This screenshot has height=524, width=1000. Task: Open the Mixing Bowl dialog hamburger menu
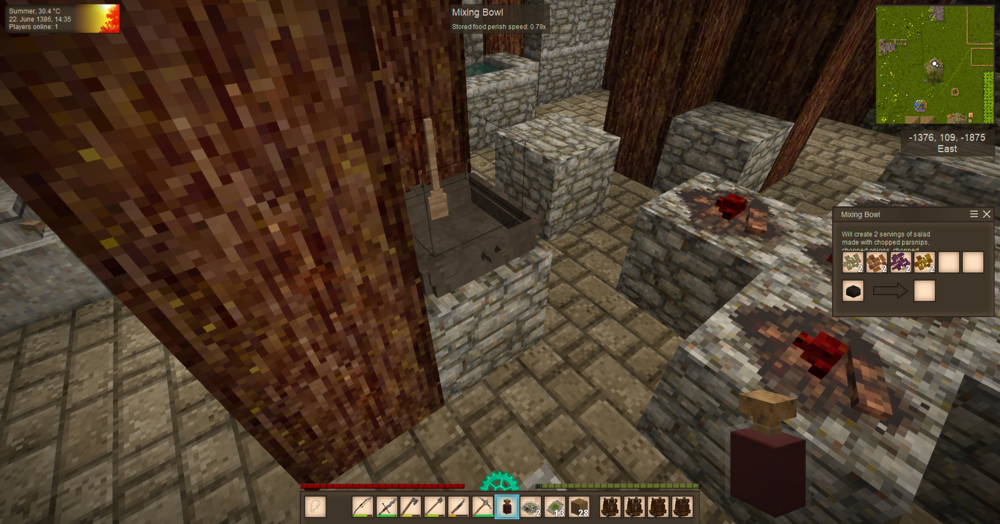click(x=974, y=214)
